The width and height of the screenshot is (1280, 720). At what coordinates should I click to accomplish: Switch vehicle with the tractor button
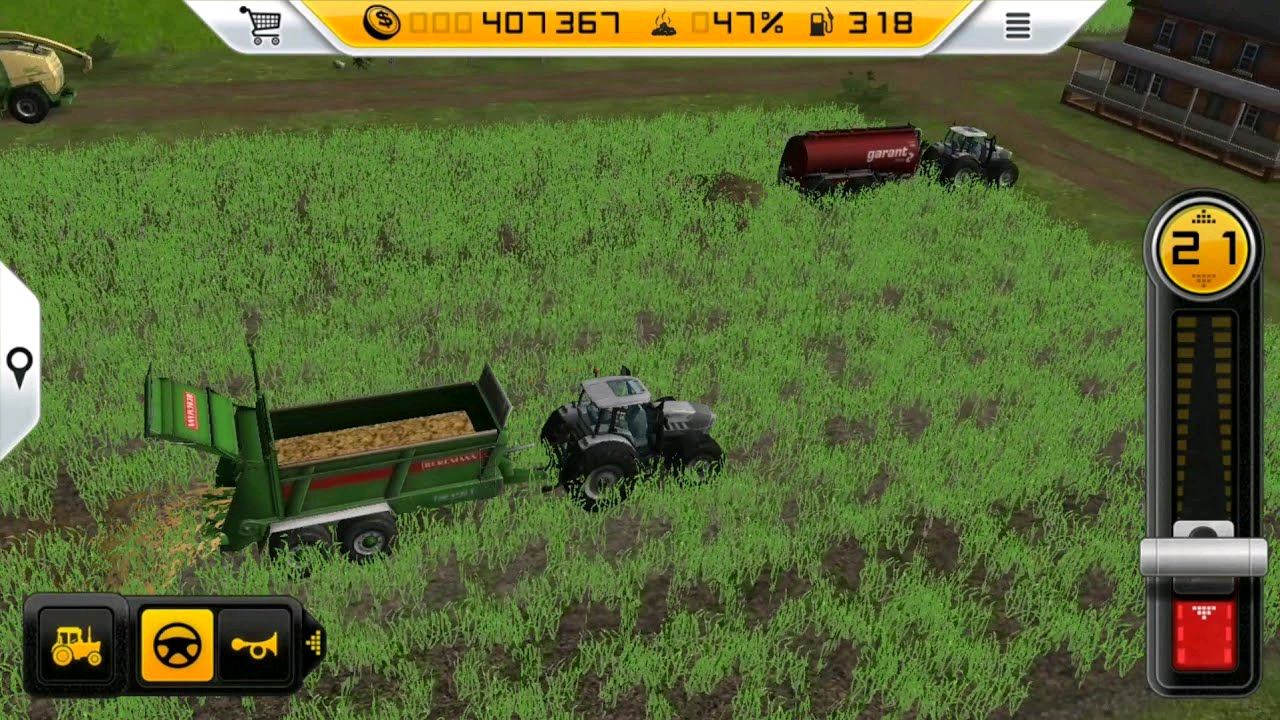(76, 646)
